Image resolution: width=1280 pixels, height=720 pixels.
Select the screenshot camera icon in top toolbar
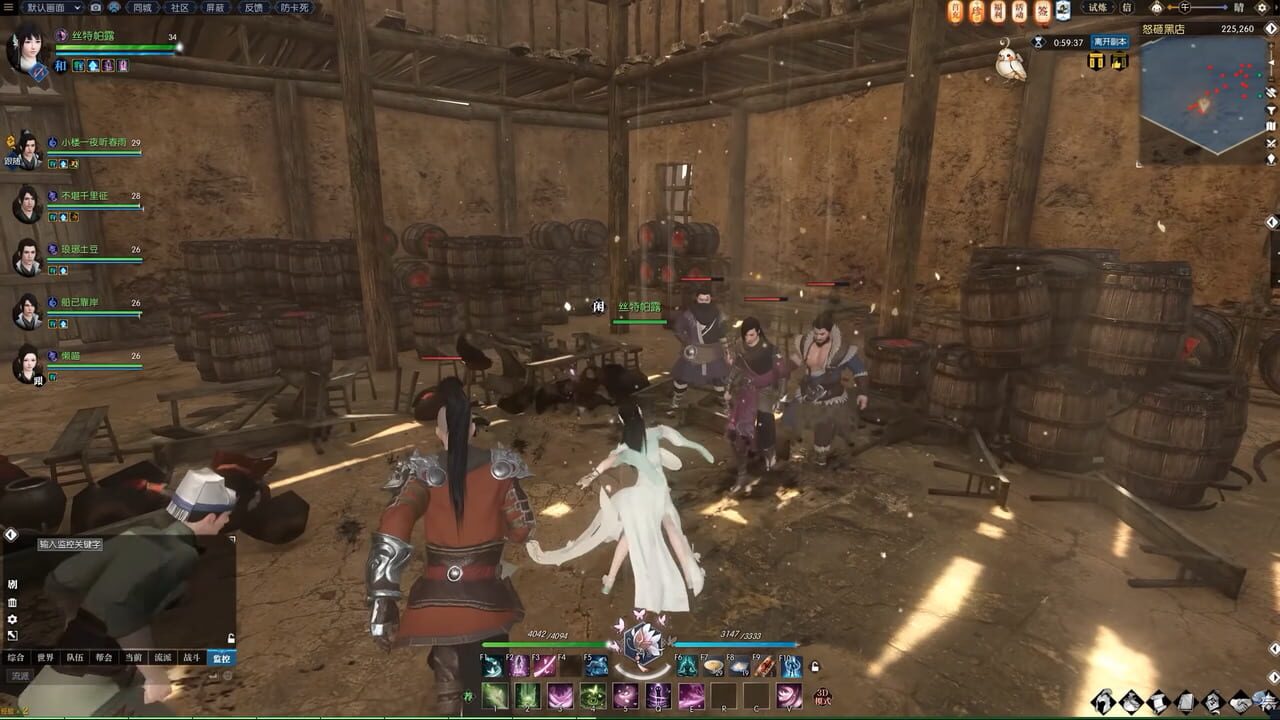(x=95, y=9)
